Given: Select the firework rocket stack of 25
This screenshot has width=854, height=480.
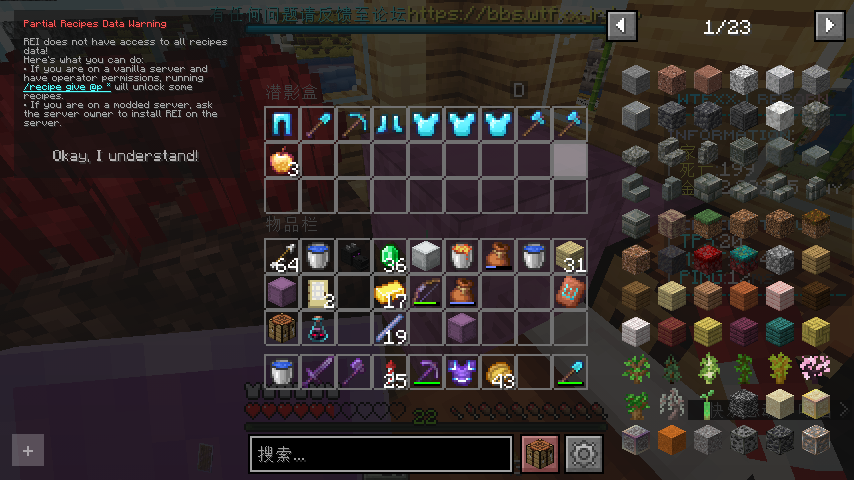Looking at the screenshot, I should [x=390, y=372].
